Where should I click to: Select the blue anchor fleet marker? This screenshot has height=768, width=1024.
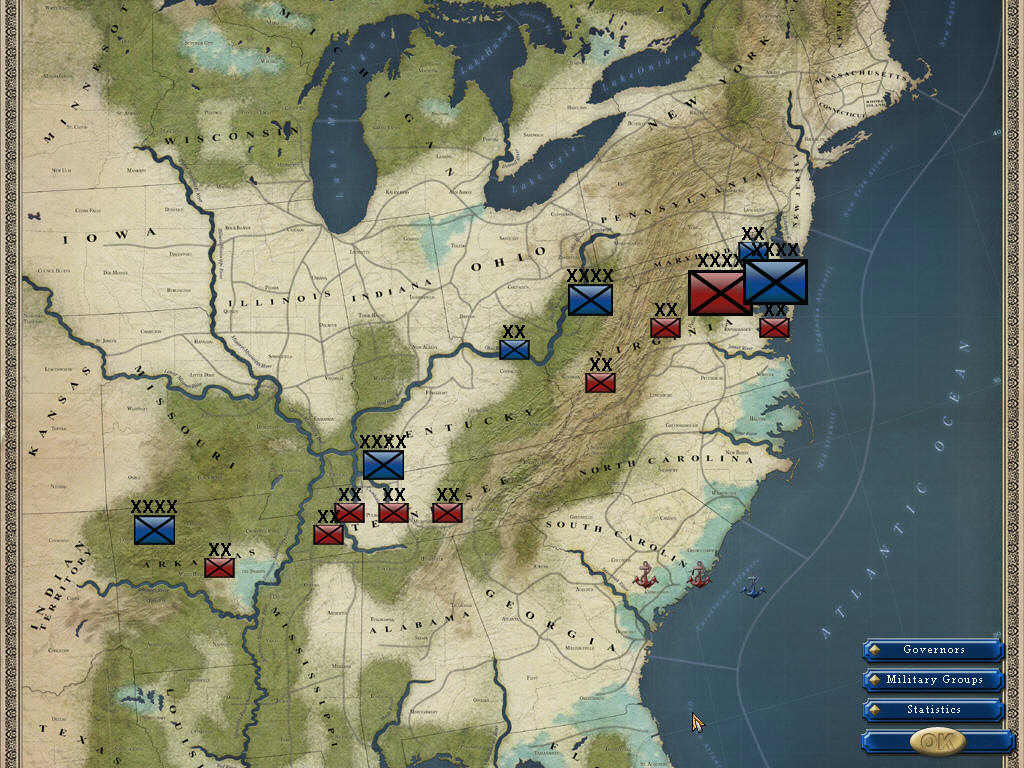pos(752,588)
